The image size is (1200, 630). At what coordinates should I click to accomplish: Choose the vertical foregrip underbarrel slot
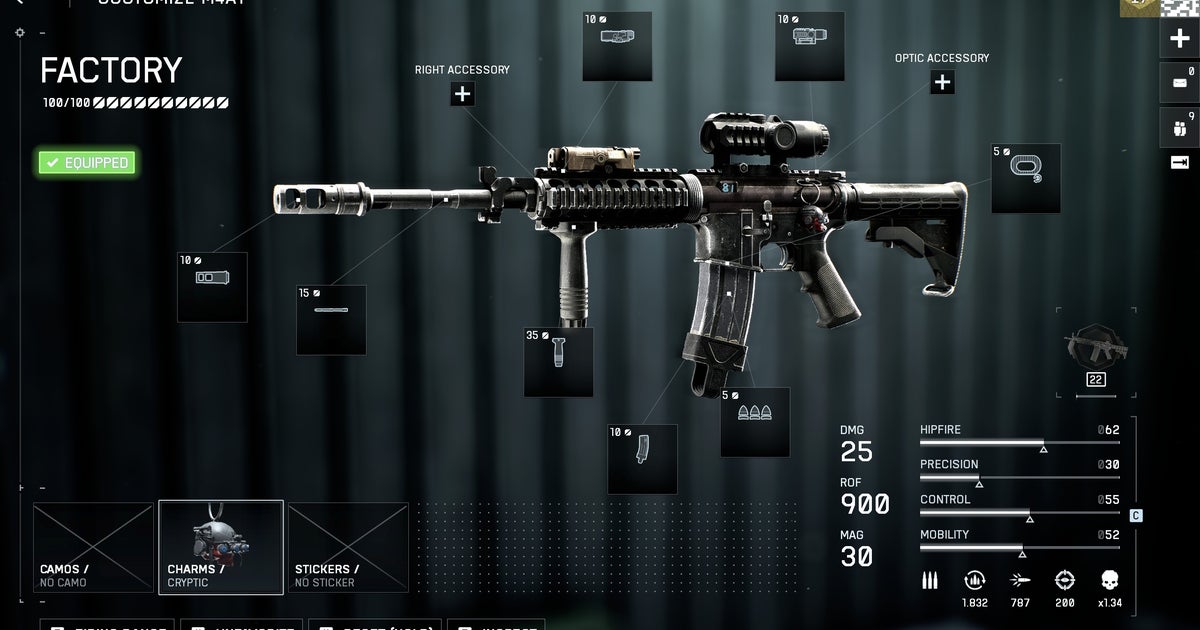[558, 362]
